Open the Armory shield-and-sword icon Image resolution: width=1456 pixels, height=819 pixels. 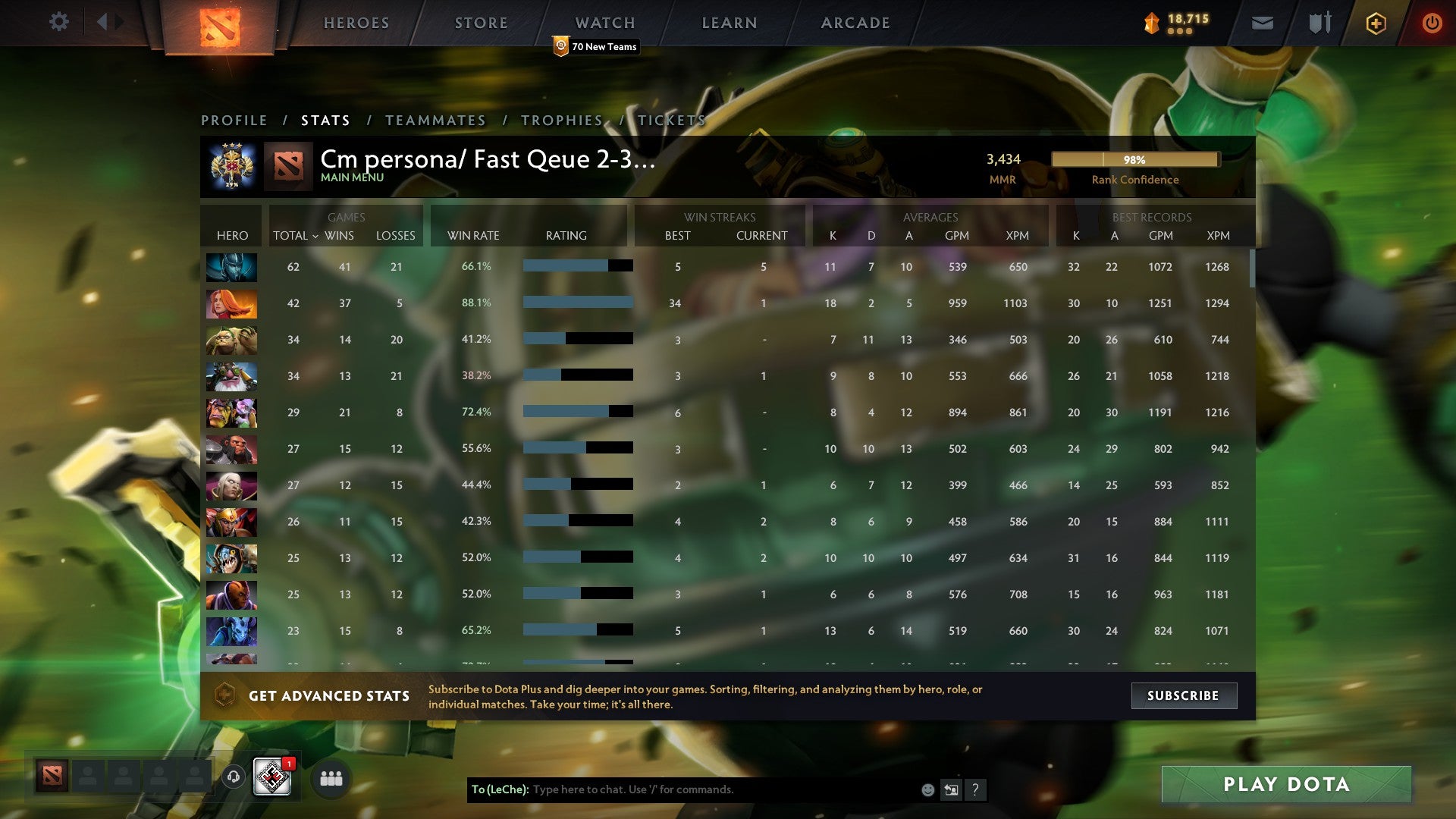click(1319, 23)
